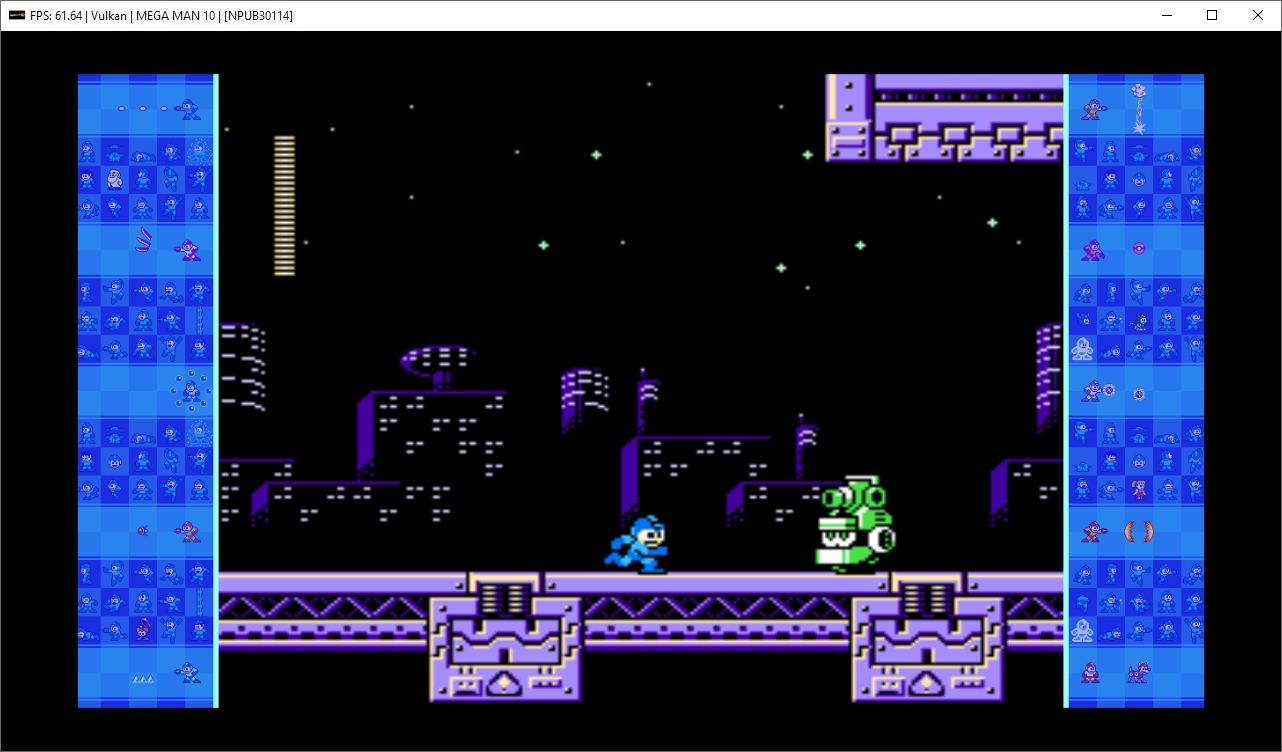Close the emulator window
Screen dimensions: 1282x752
pos(1257,15)
